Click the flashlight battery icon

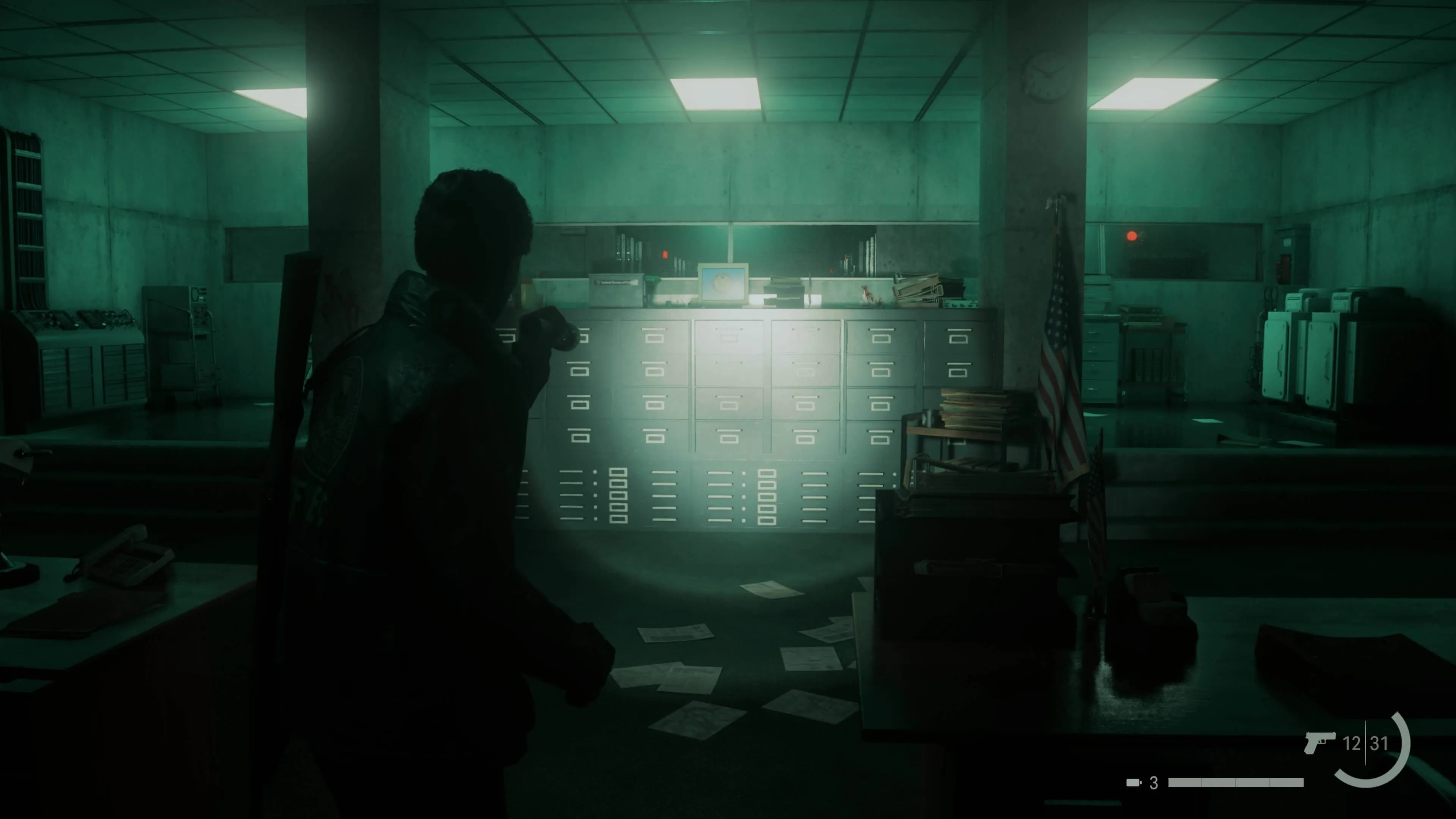coord(1133,783)
